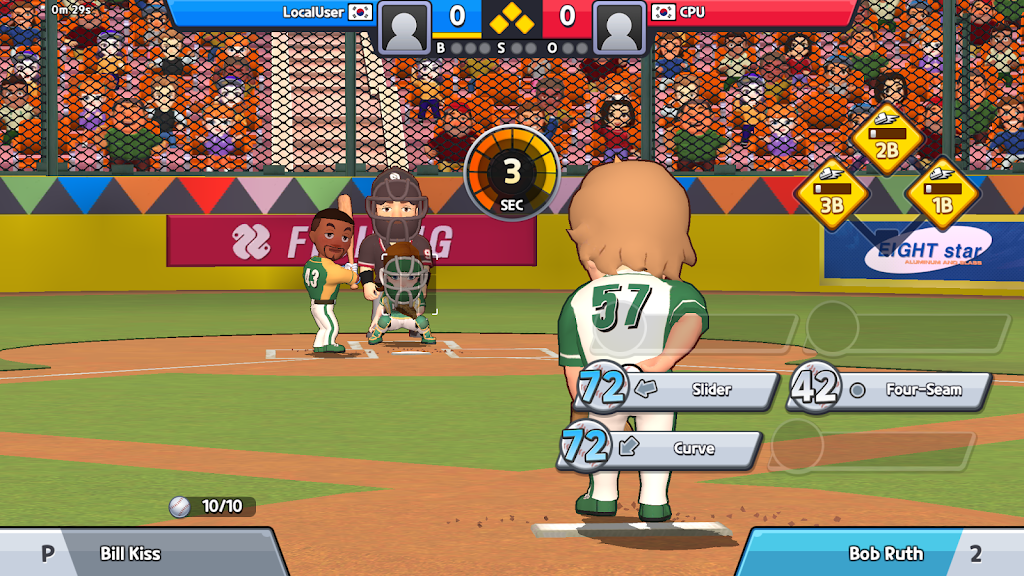Choose the Slider pitch
1024x576 pixels.
point(690,390)
